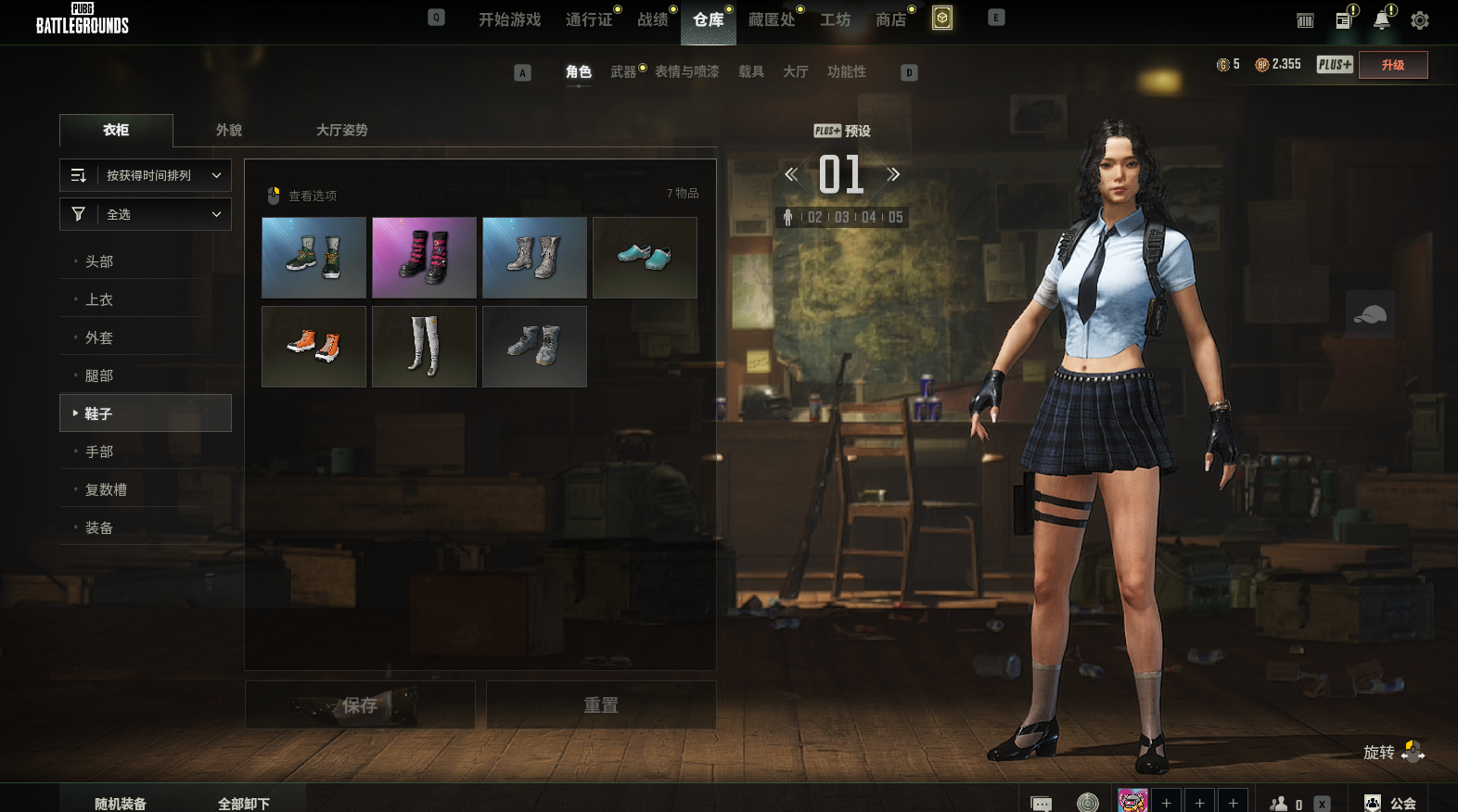The width and height of the screenshot is (1458, 812).
Task: Click the 重置 (Reset) button
Action: click(601, 705)
